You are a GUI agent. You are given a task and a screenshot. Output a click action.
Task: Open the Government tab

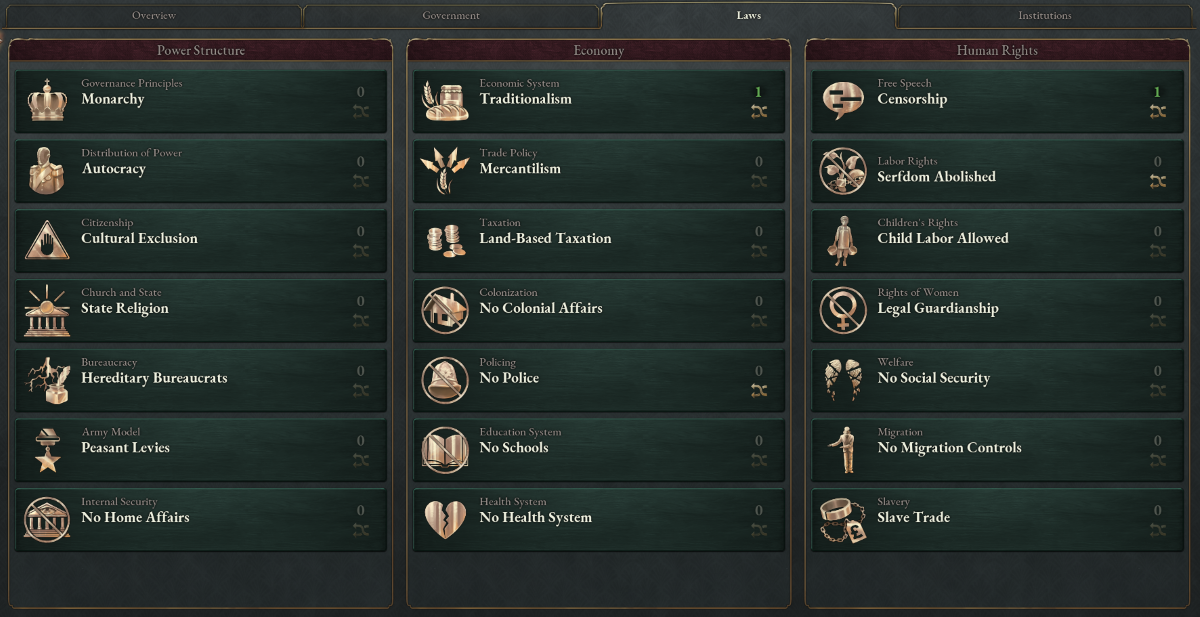450,16
